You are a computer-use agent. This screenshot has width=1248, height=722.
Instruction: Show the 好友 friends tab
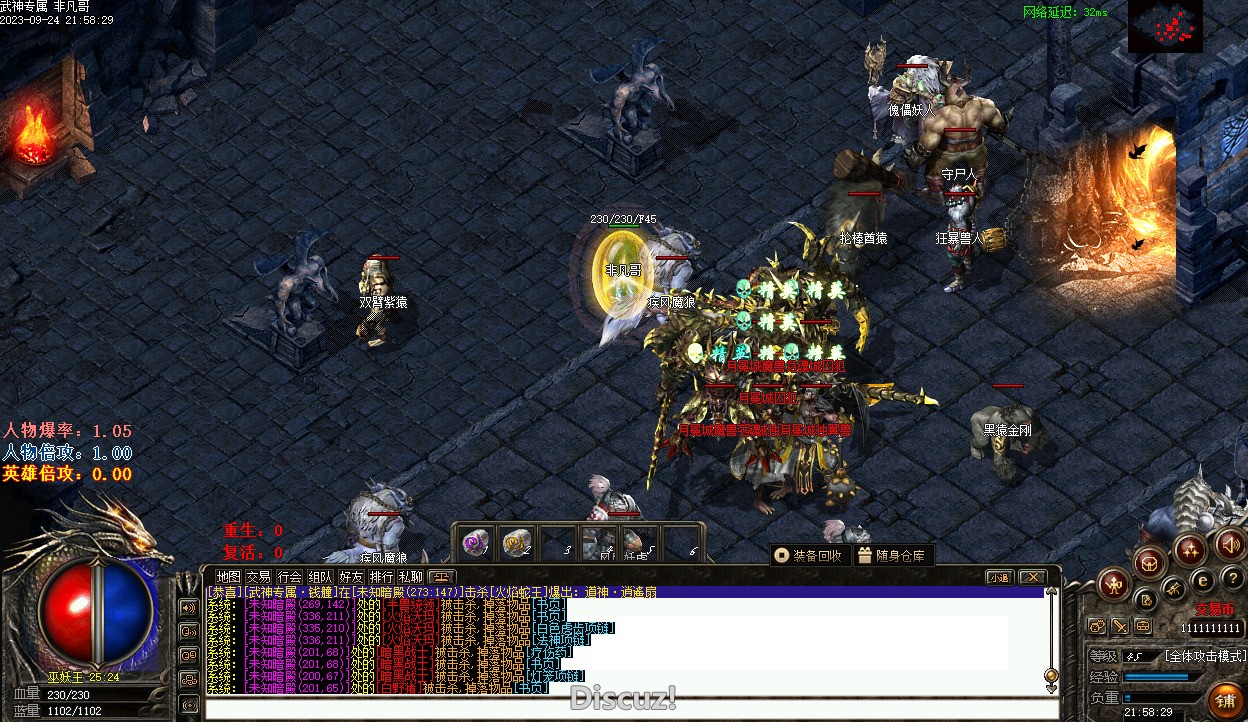pyautogui.click(x=351, y=577)
